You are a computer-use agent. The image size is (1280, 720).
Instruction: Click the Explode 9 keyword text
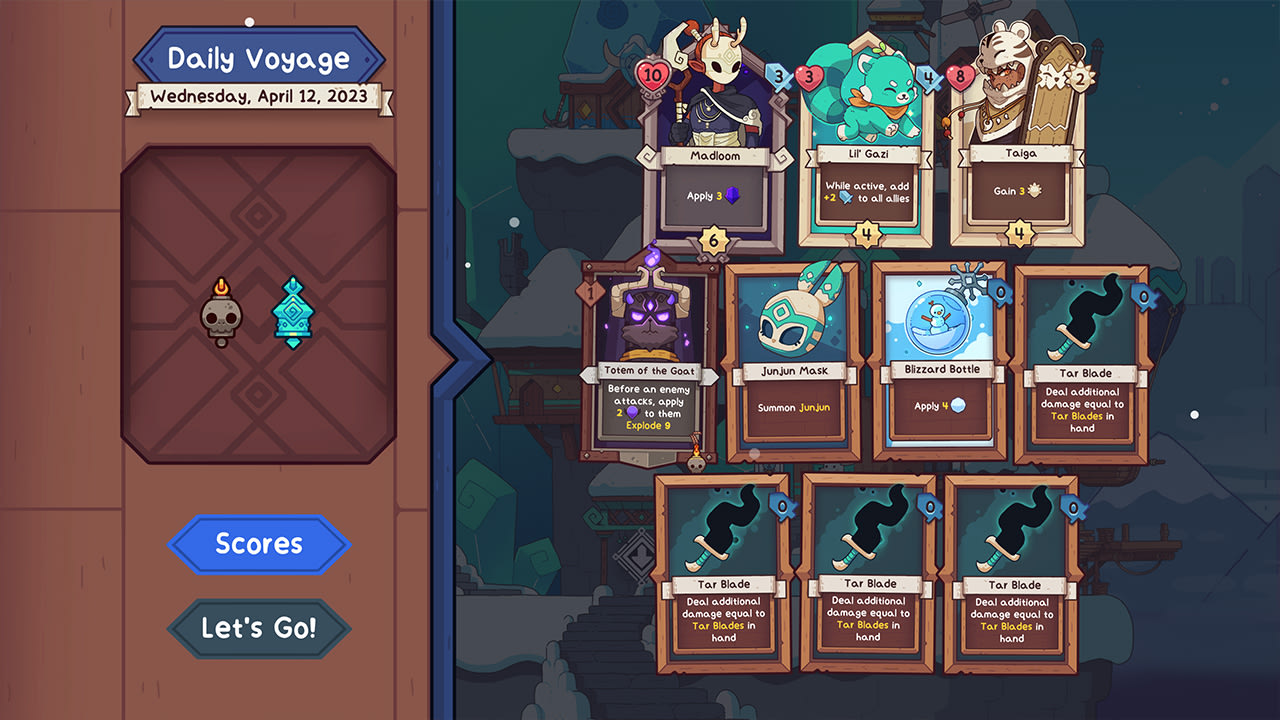tap(646, 425)
